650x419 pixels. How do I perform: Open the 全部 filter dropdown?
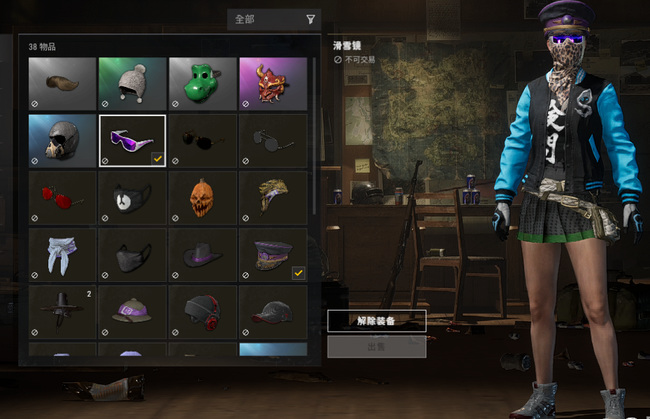[x=273, y=19]
